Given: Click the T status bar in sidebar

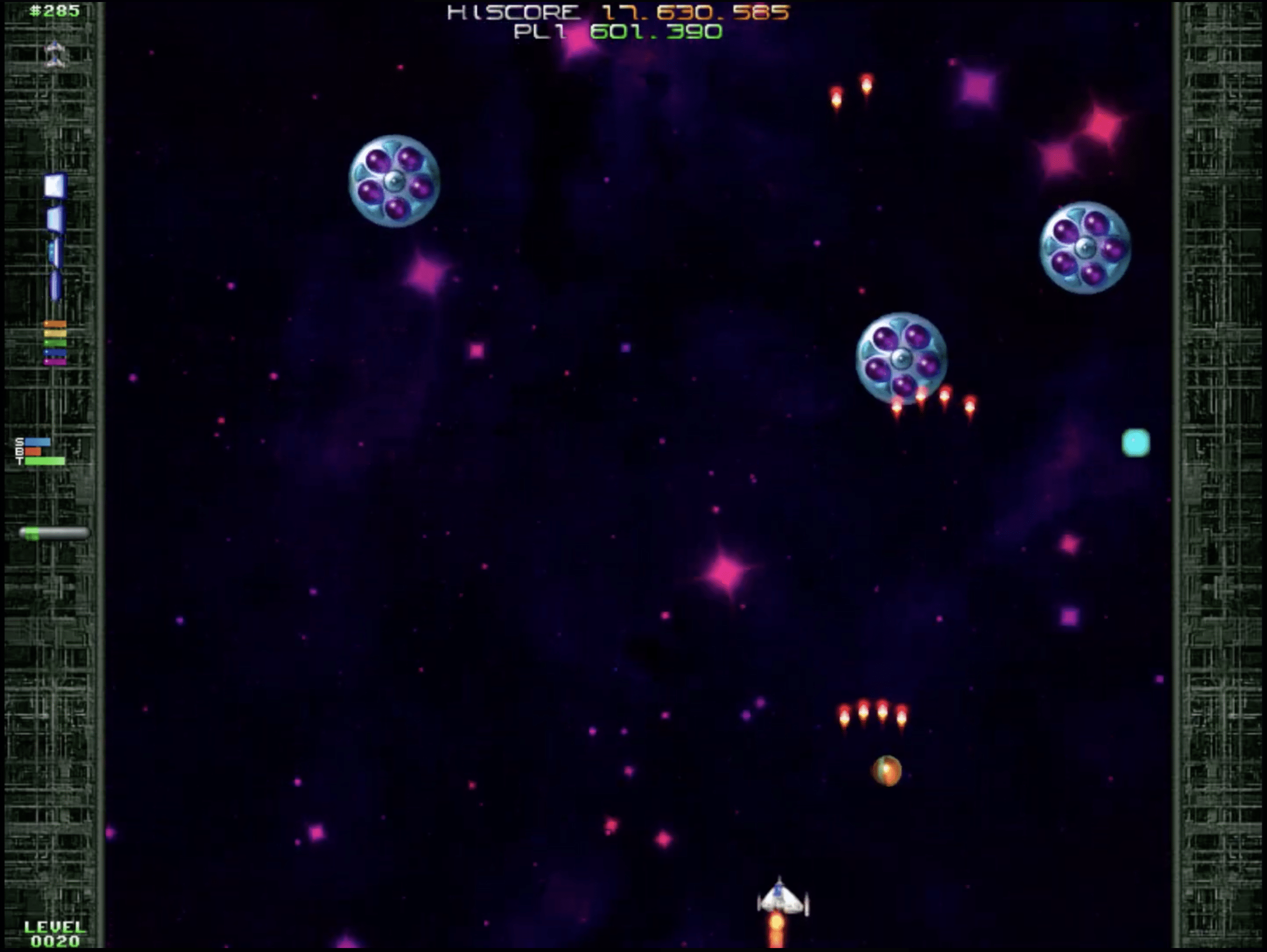Looking at the screenshot, I should click(x=44, y=461).
